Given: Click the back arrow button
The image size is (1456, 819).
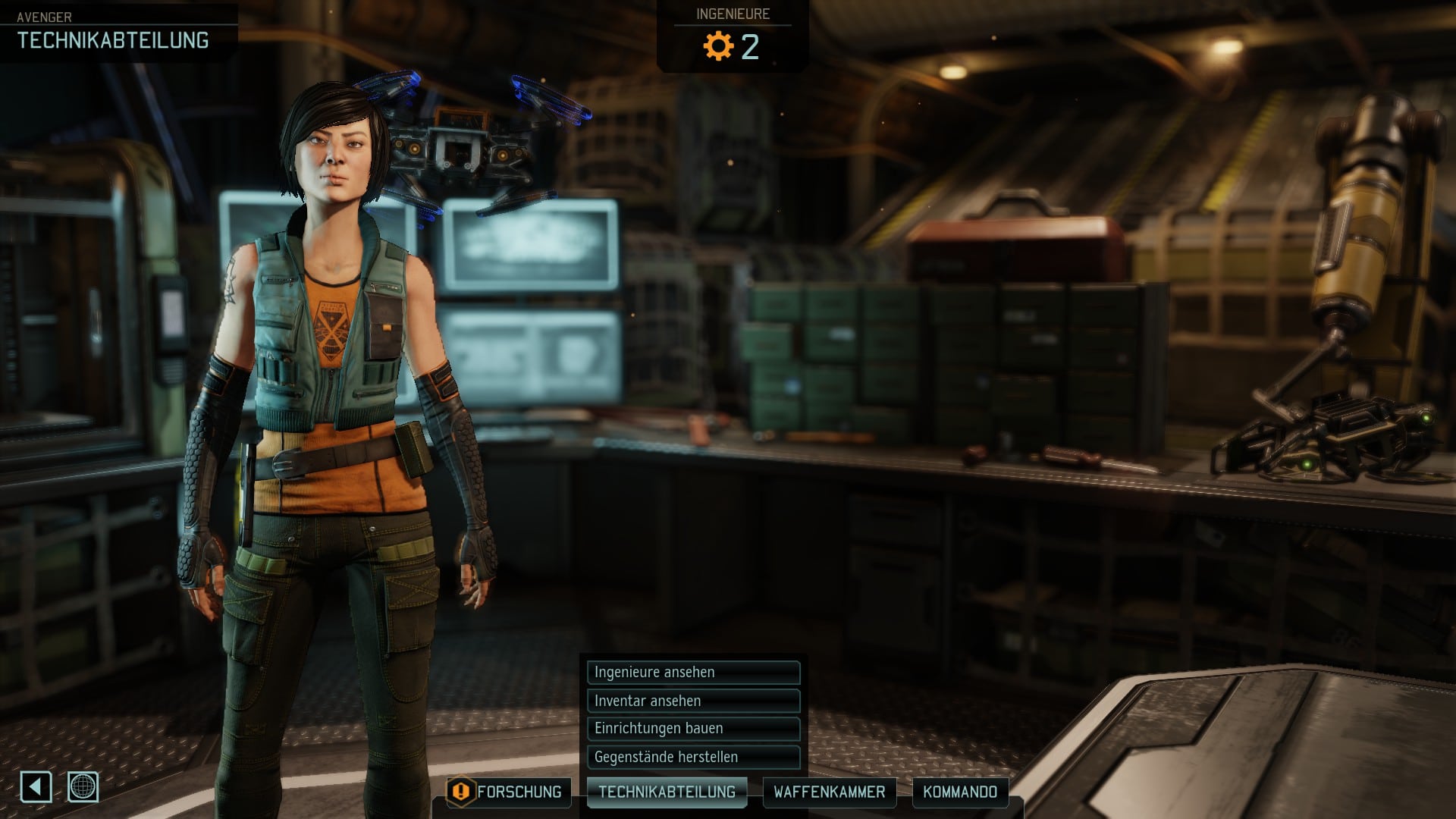Looking at the screenshot, I should point(36,787).
